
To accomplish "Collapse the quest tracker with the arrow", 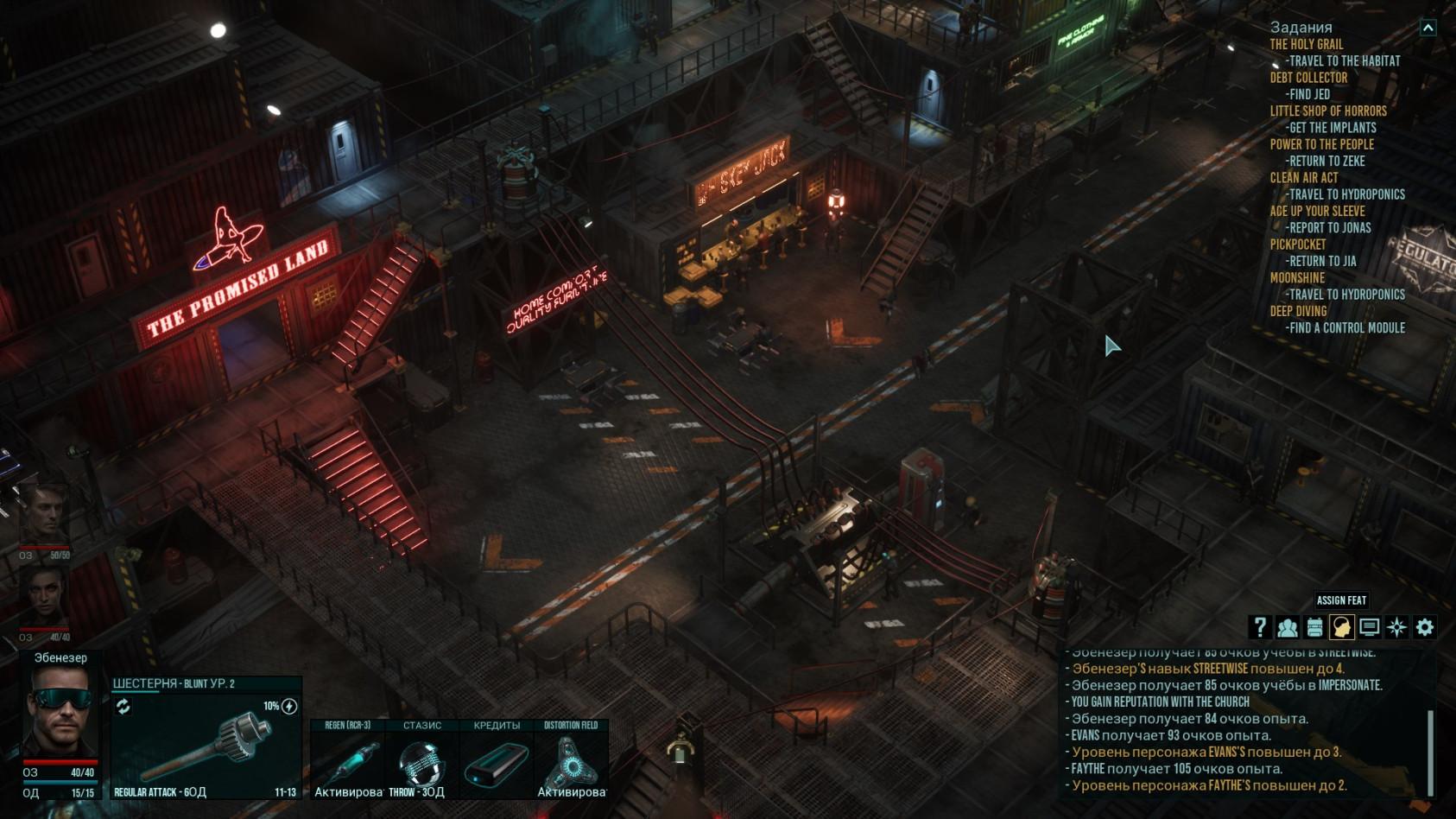I will (x=1428, y=28).
